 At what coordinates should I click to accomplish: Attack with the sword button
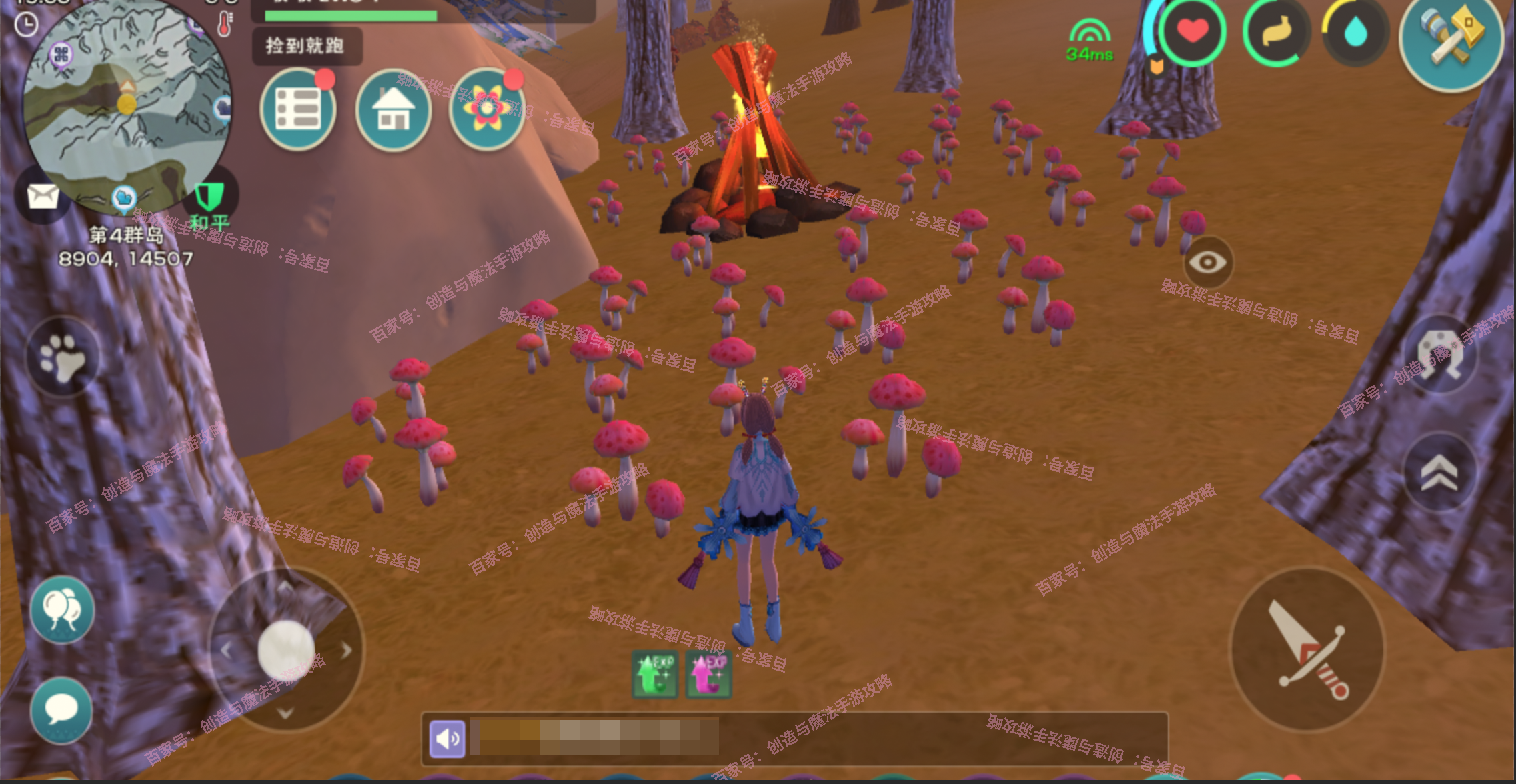click(x=1306, y=649)
